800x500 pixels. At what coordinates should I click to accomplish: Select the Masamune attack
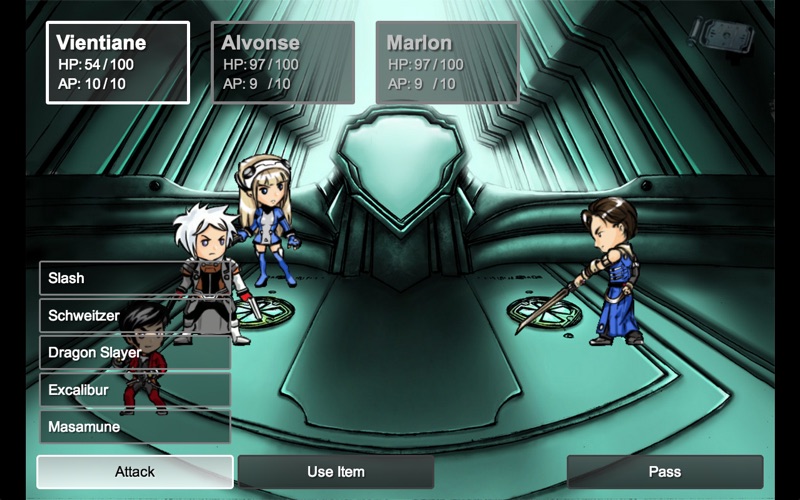point(135,427)
